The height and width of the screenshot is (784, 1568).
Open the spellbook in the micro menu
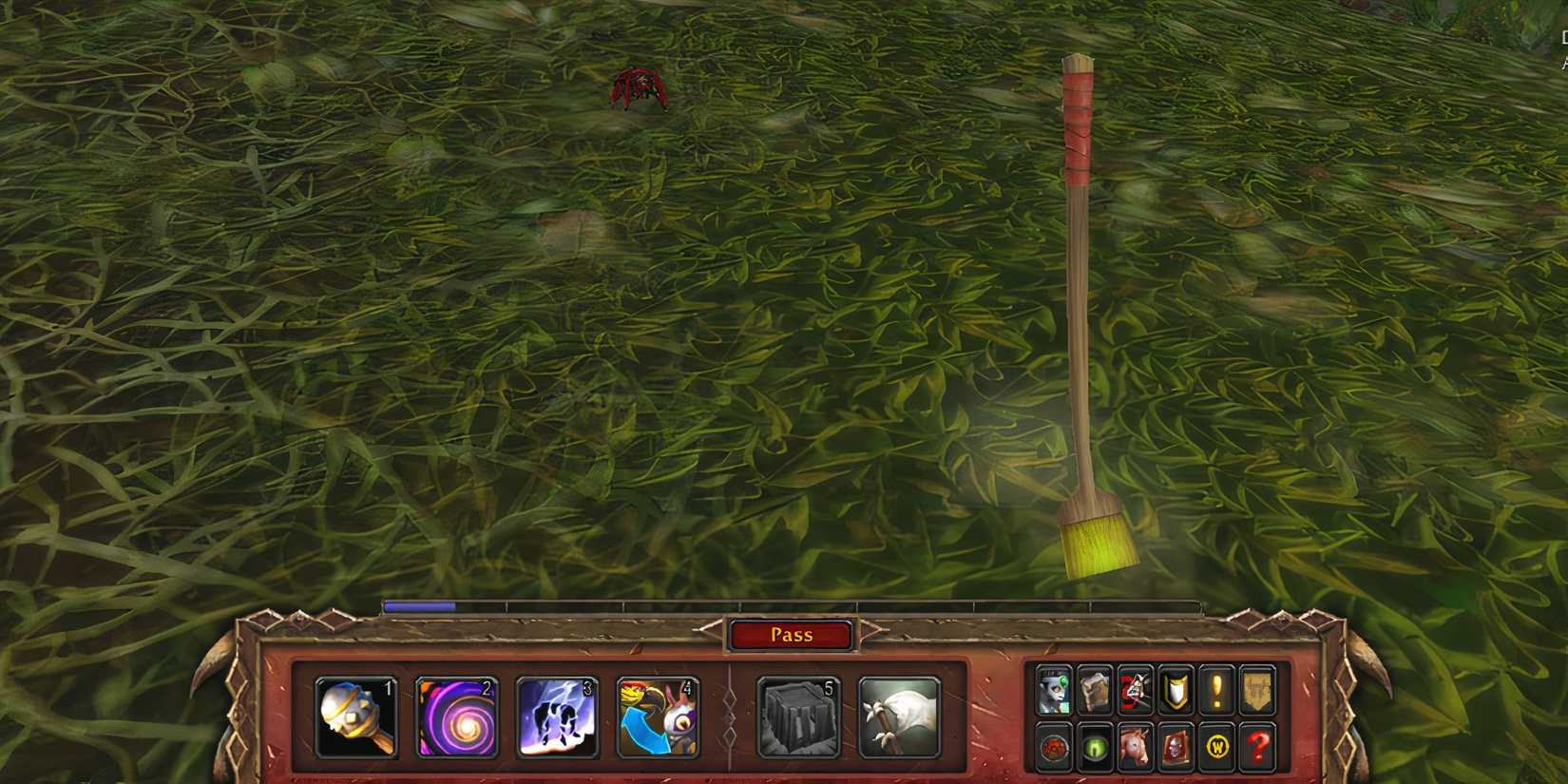[x=1094, y=689]
